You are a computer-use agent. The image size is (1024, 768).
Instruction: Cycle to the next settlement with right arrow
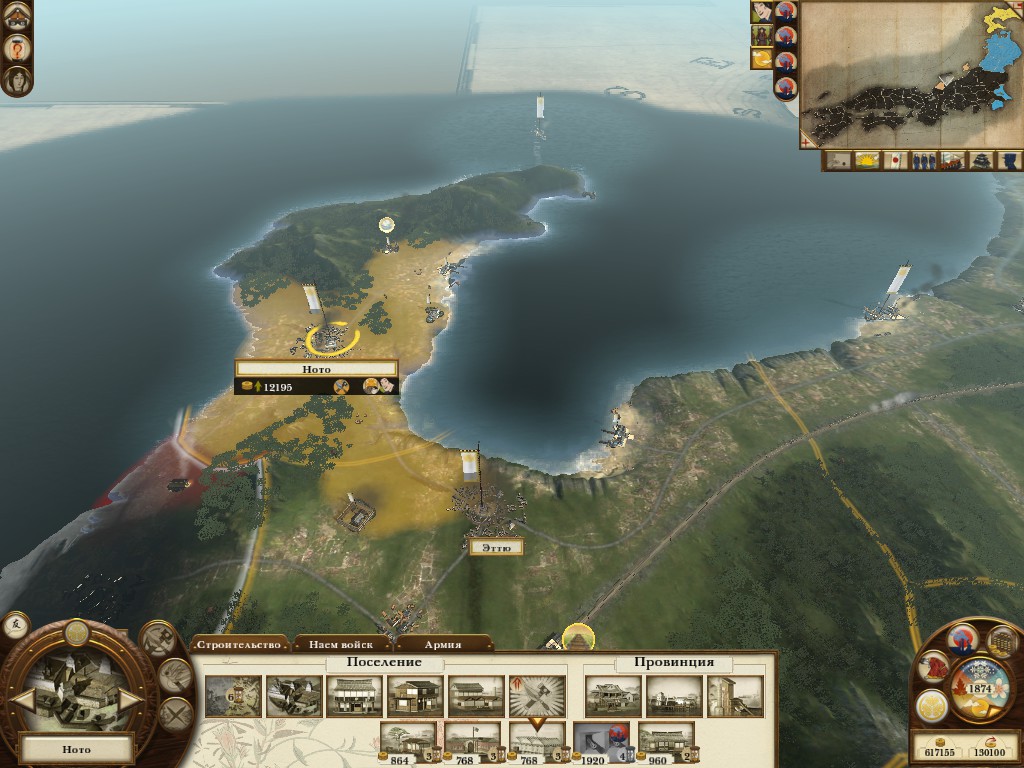click(x=131, y=699)
